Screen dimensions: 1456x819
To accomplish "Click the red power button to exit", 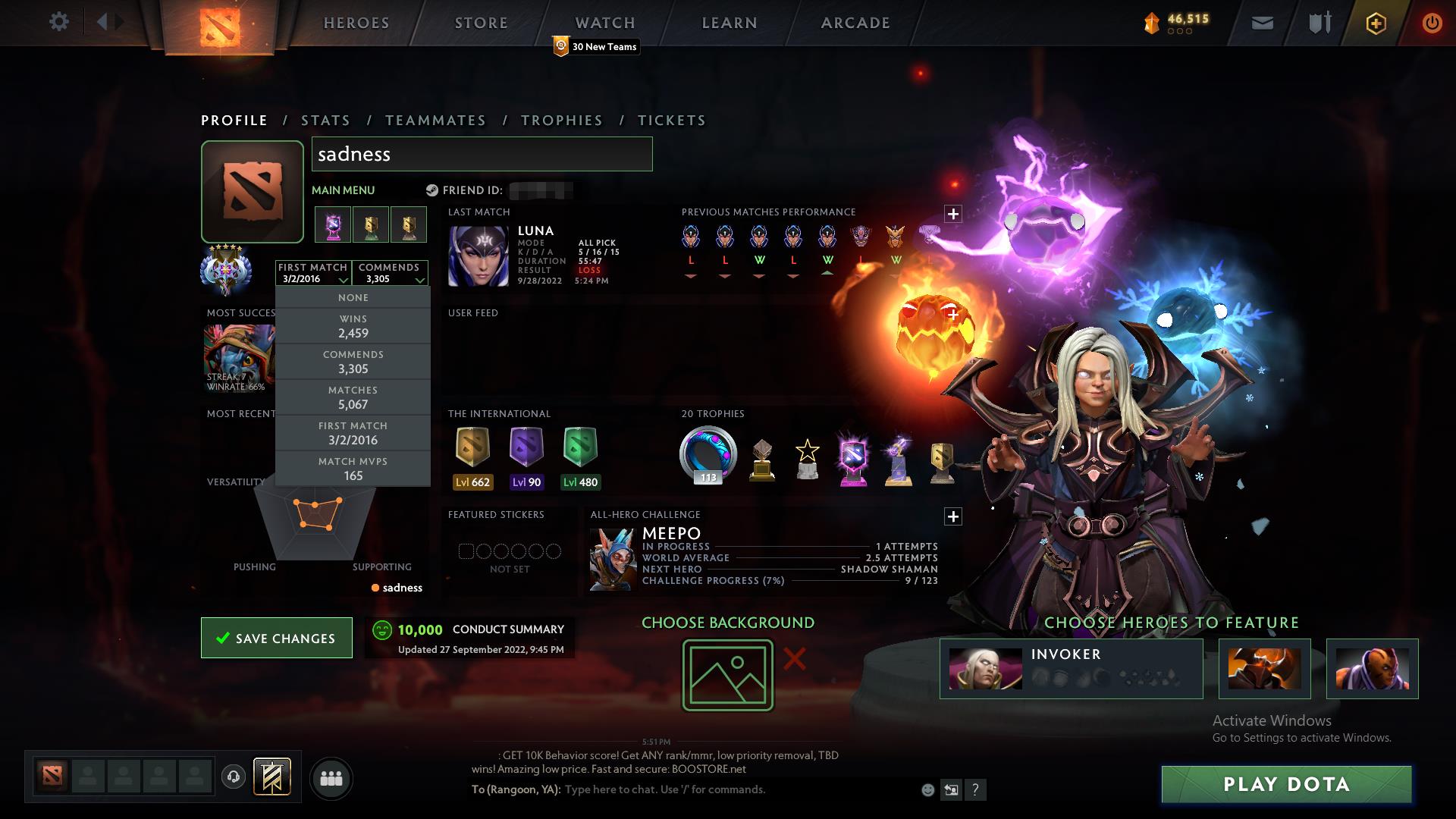I will (x=1432, y=23).
